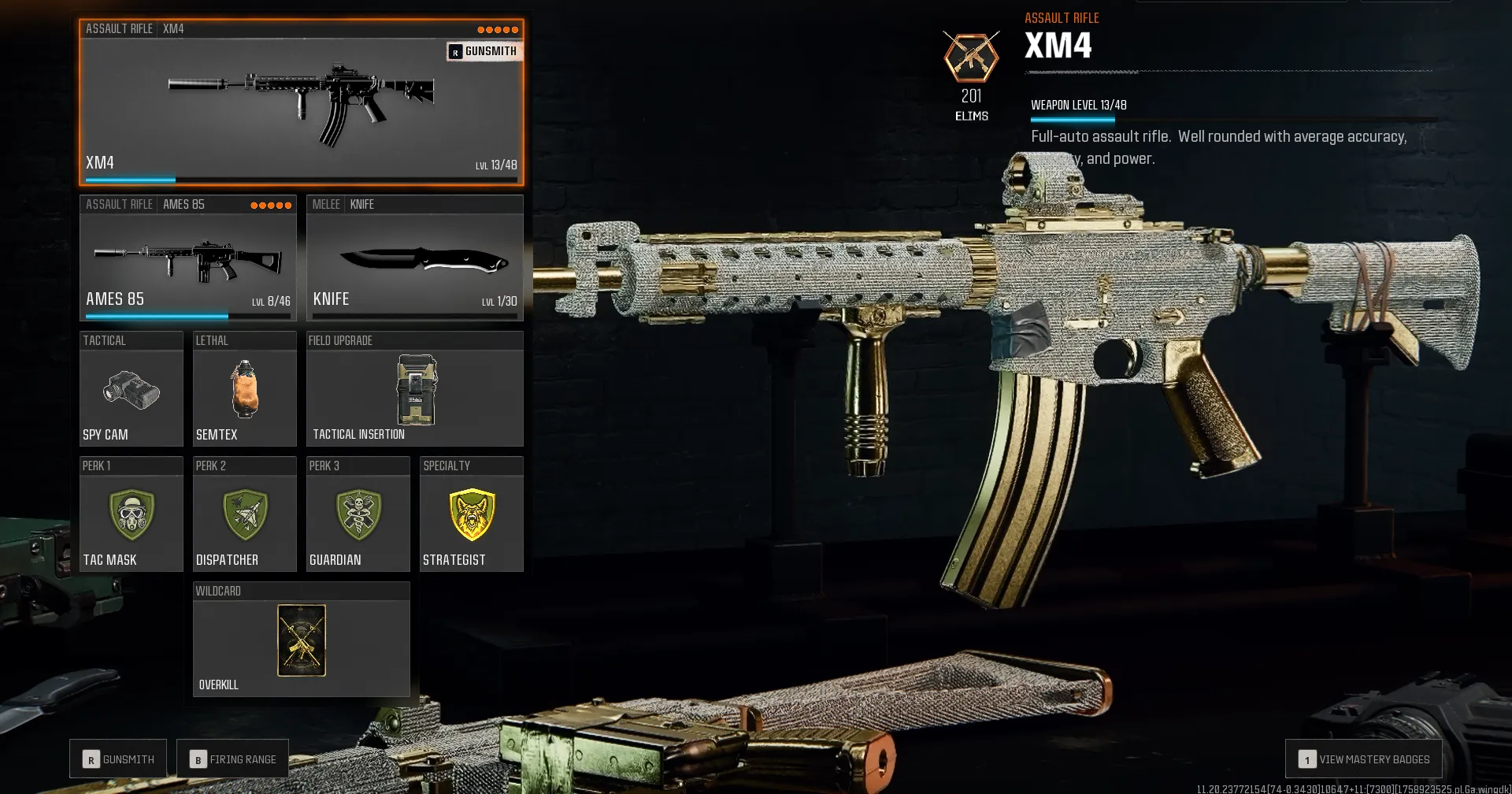Open the Gunsmith for the XM4
The image size is (1512, 794).
tap(484, 51)
